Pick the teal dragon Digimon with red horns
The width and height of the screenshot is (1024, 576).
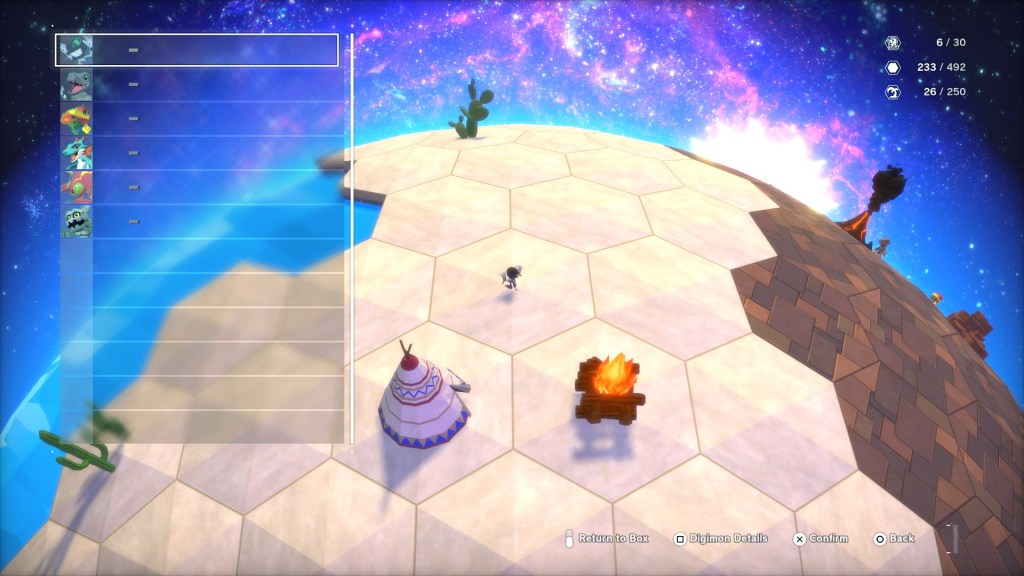coord(197,153)
